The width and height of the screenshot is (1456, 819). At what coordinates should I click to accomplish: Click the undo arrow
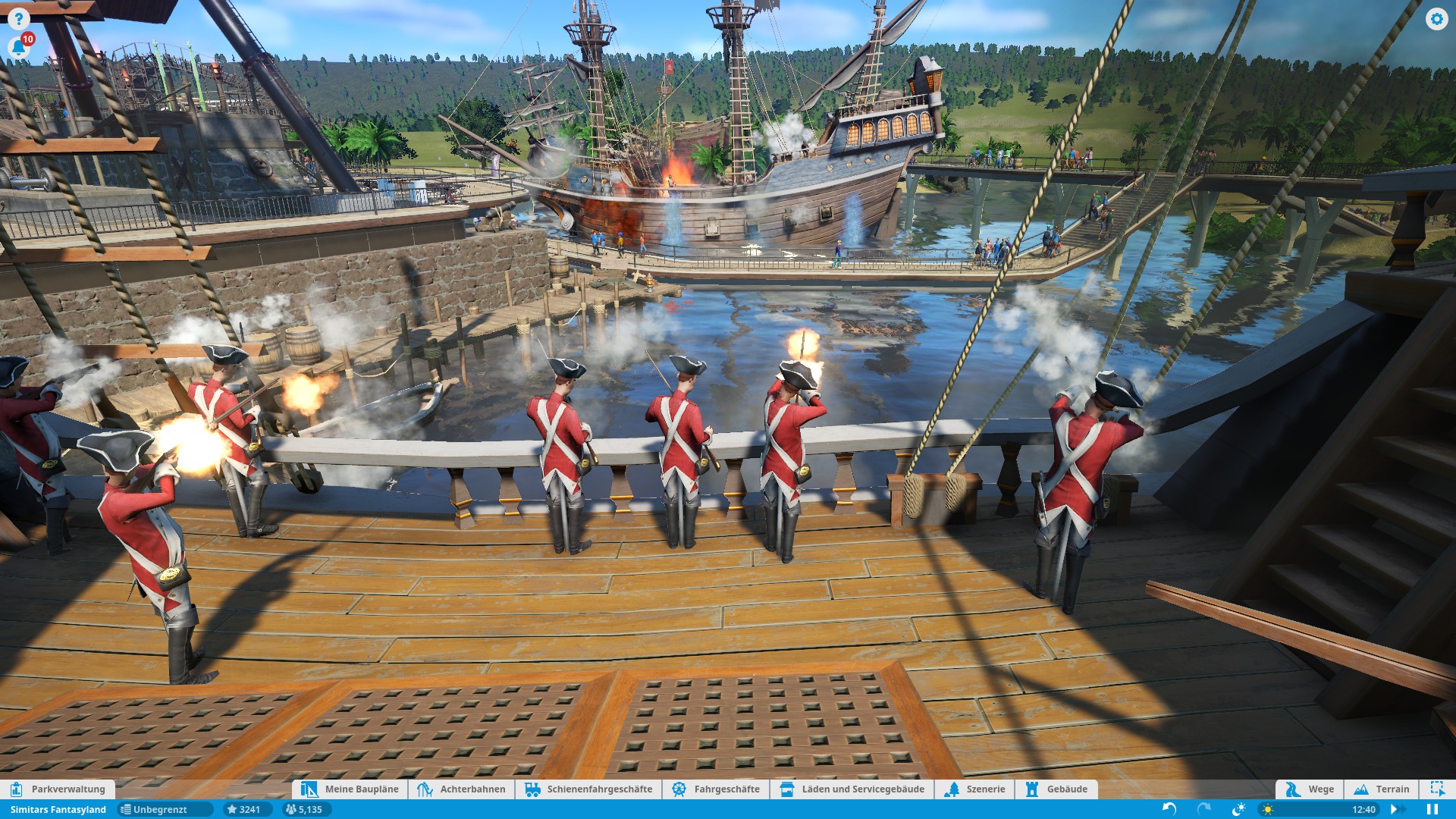1169,810
